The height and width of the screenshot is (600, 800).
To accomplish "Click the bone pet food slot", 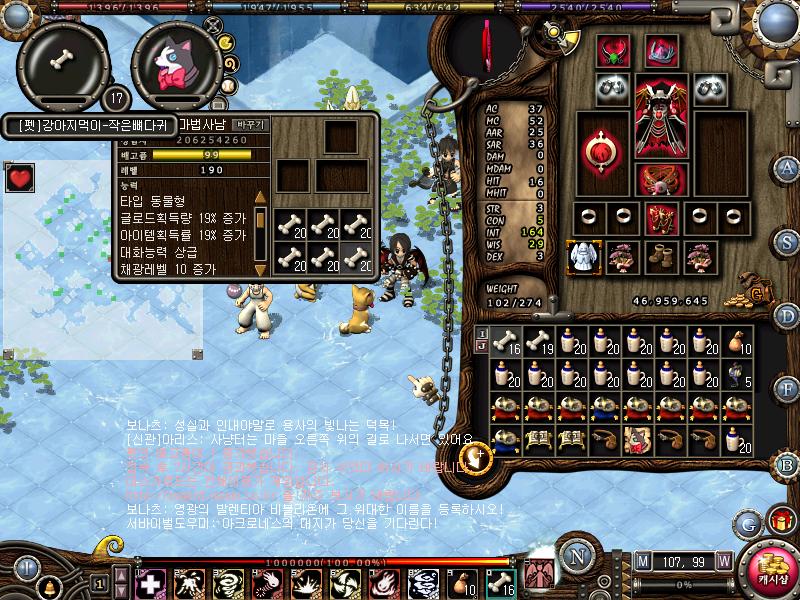I will pyautogui.click(x=61, y=59).
